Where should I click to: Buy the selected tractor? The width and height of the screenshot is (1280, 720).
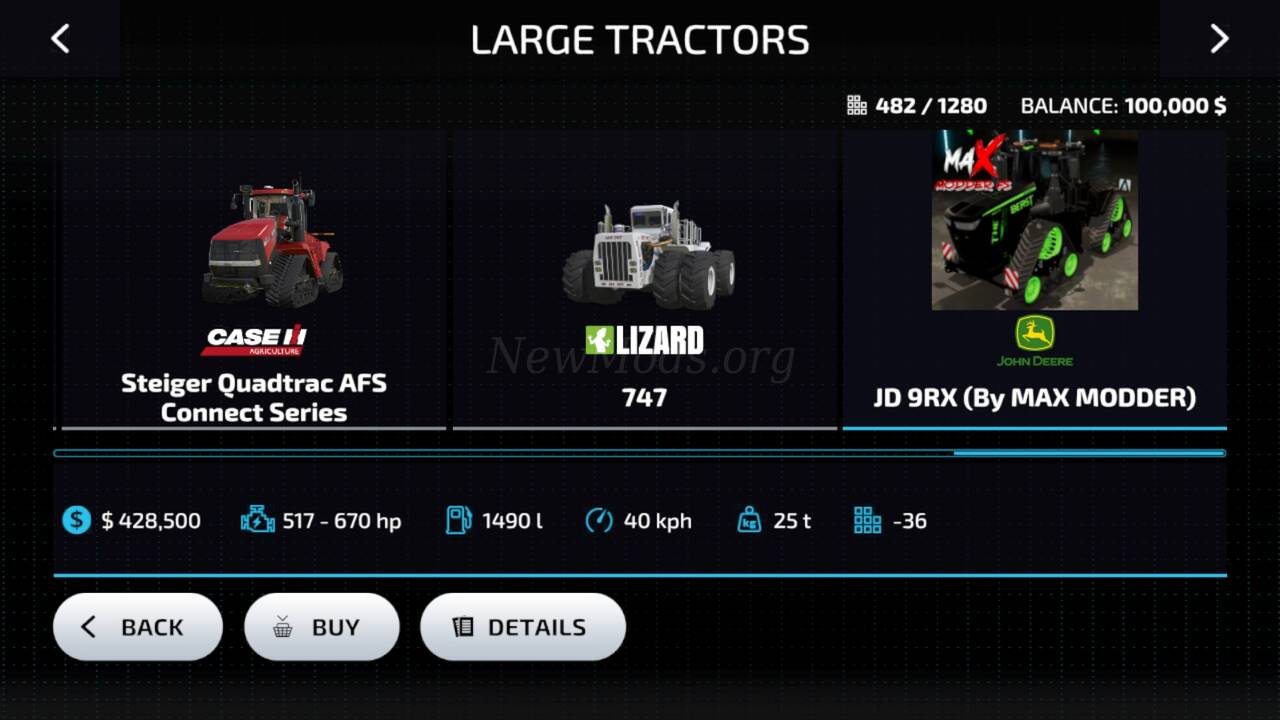click(x=322, y=627)
